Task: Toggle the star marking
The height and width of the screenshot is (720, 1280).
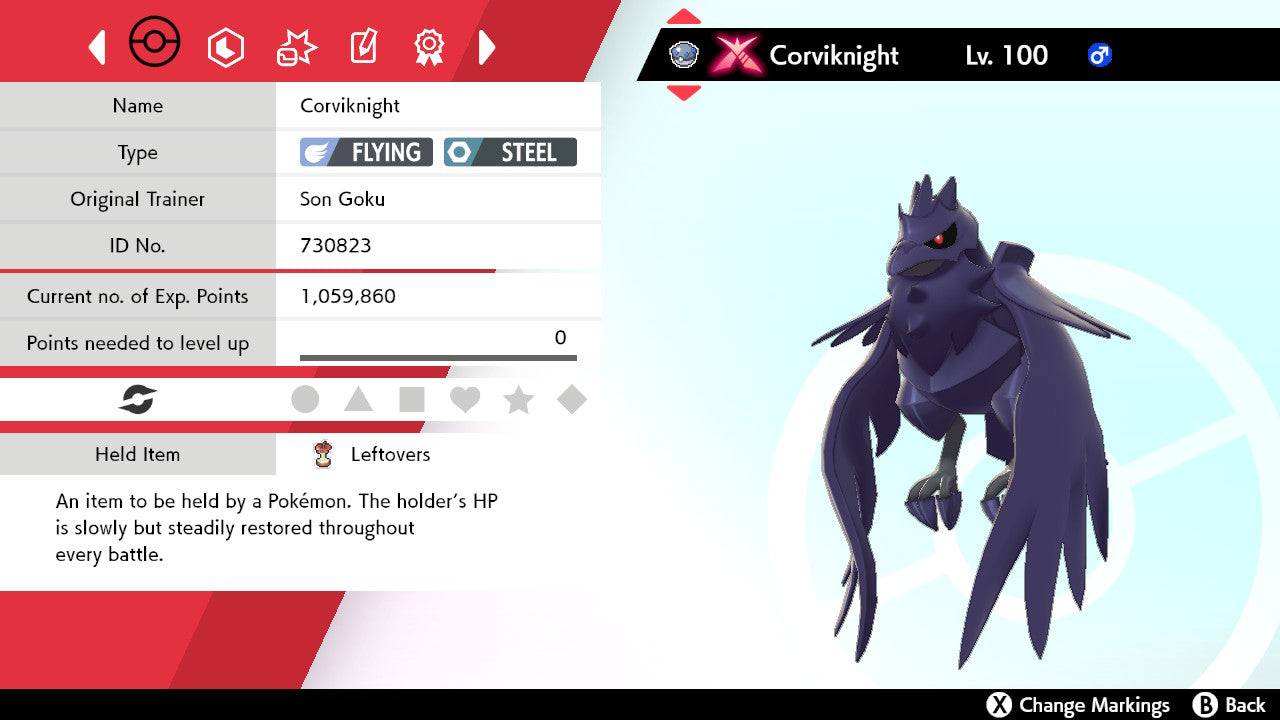Action: coord(518,399)
